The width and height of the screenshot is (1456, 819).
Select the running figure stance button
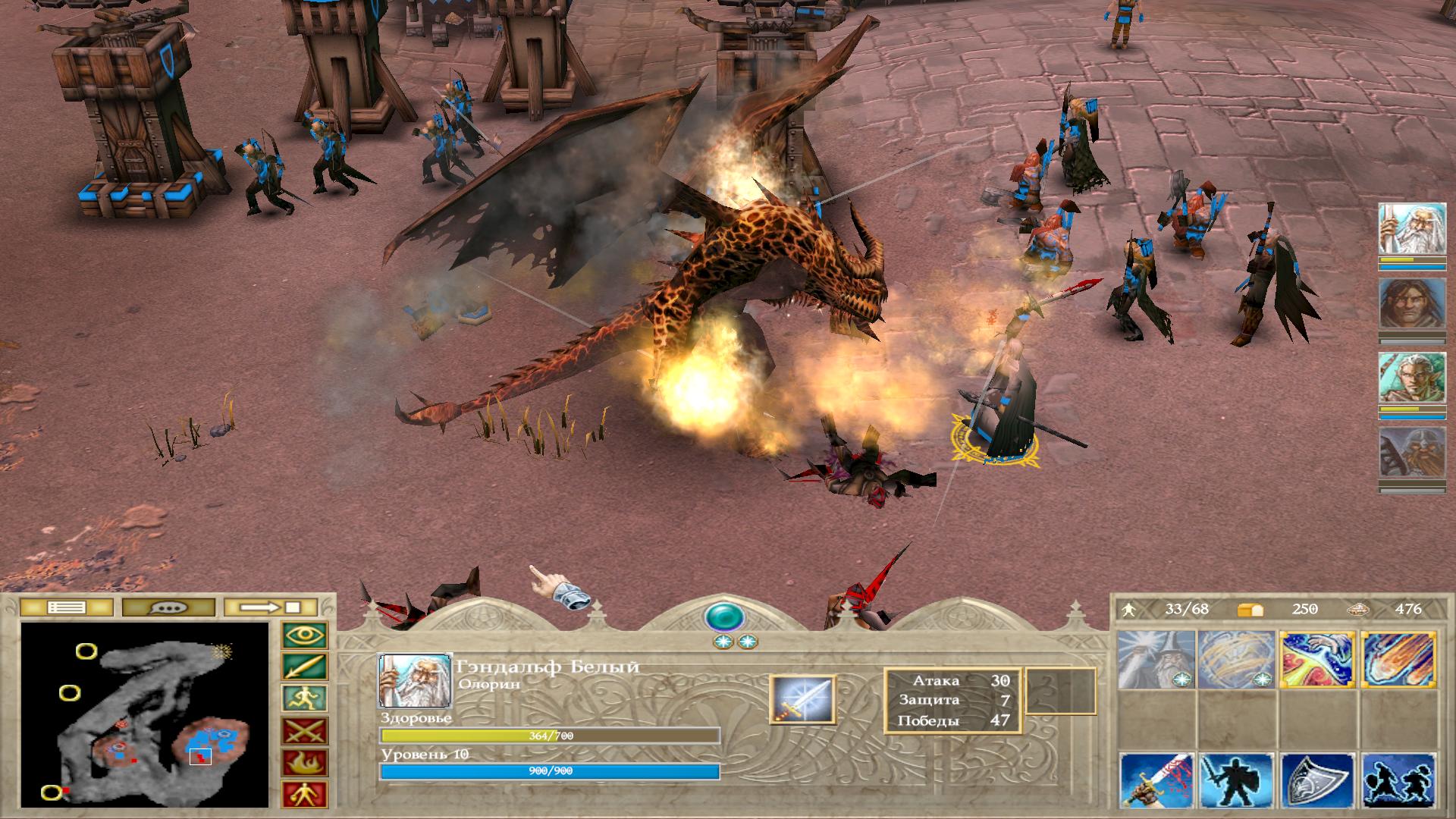coord(305,698)
